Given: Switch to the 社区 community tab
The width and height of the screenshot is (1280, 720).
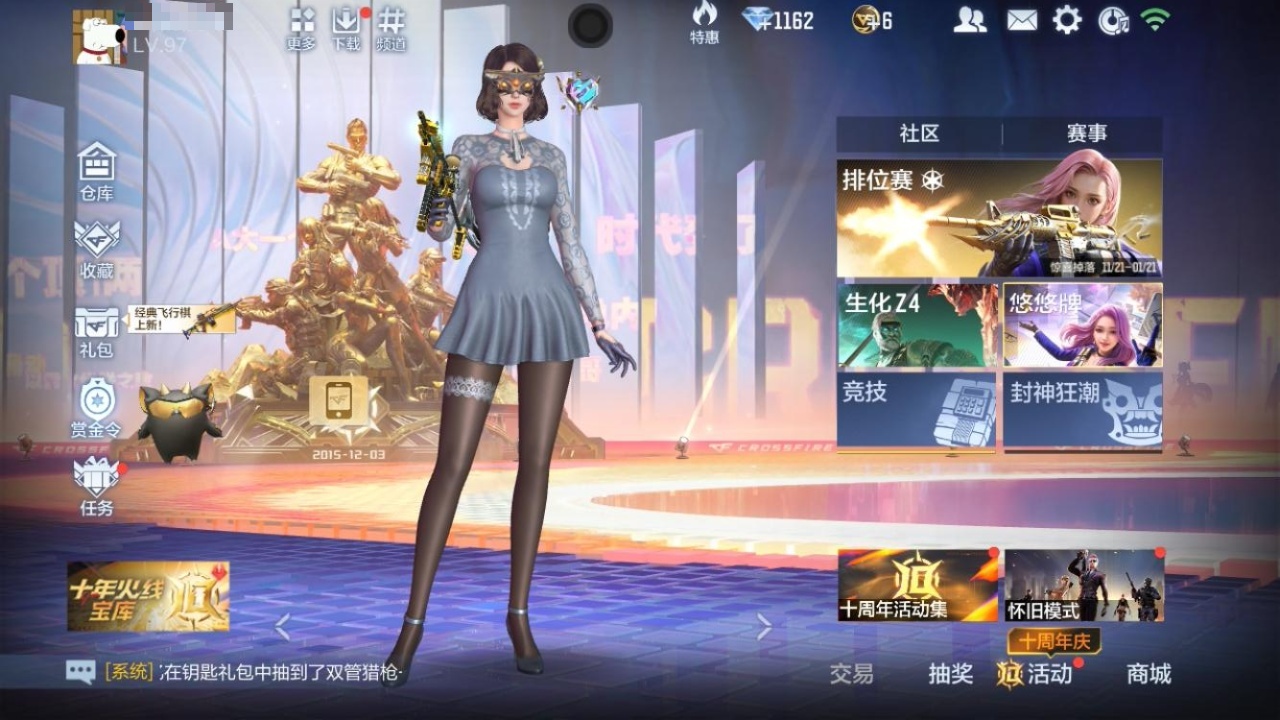Looking at the screenshot, I should (x=919, y=134).
